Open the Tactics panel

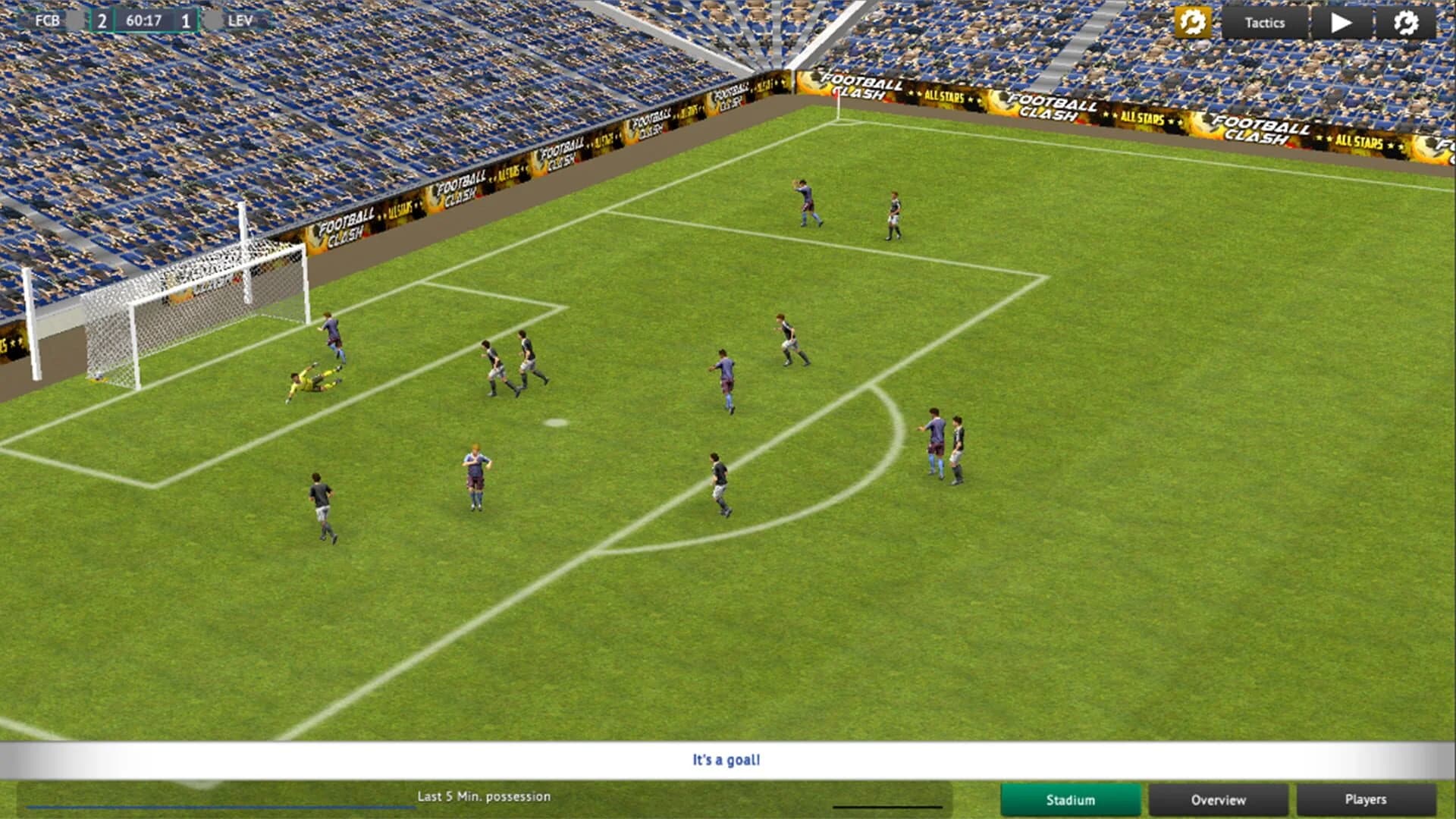[1264, 23]
